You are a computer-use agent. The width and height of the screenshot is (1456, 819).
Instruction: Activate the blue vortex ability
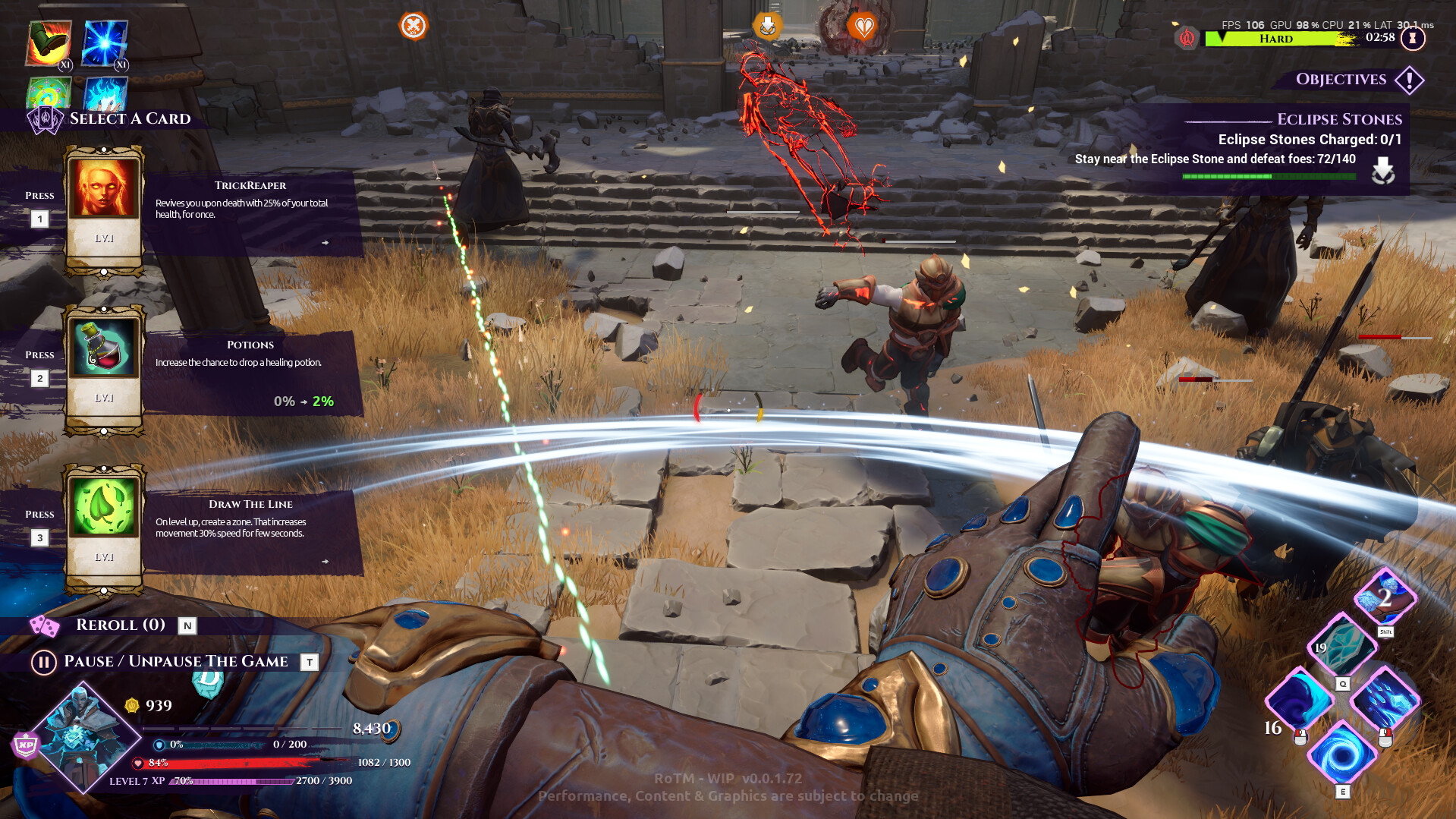[1341, 754]
